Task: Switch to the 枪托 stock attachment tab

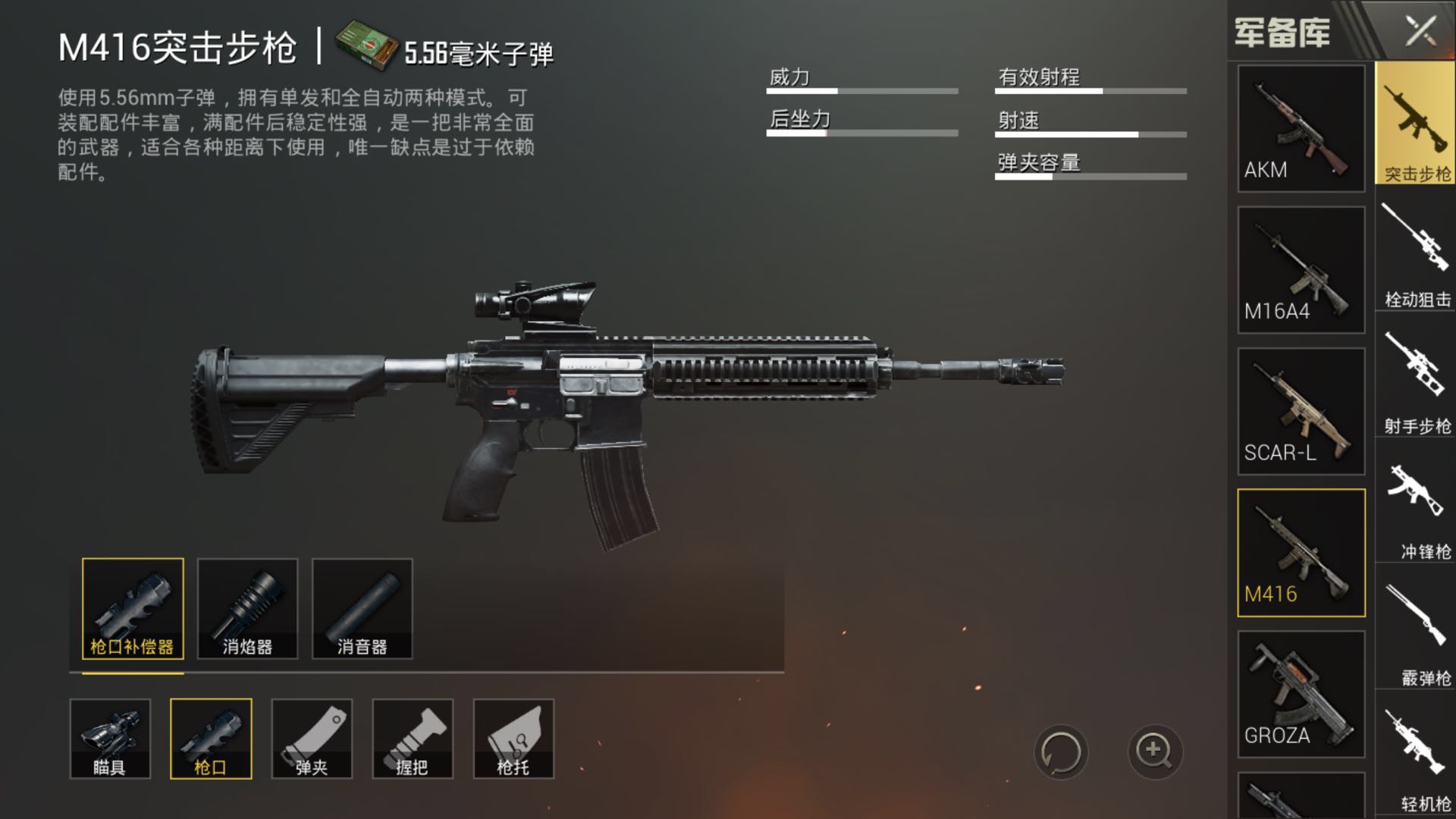Action: click(x=513, y=738)
